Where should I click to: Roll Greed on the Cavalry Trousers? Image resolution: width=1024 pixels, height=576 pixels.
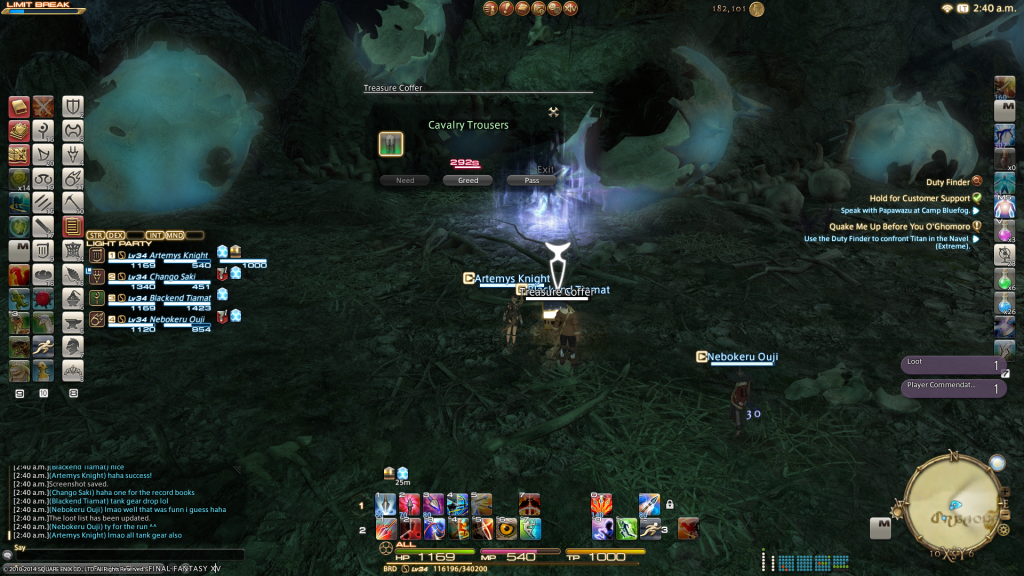[468, 181]
